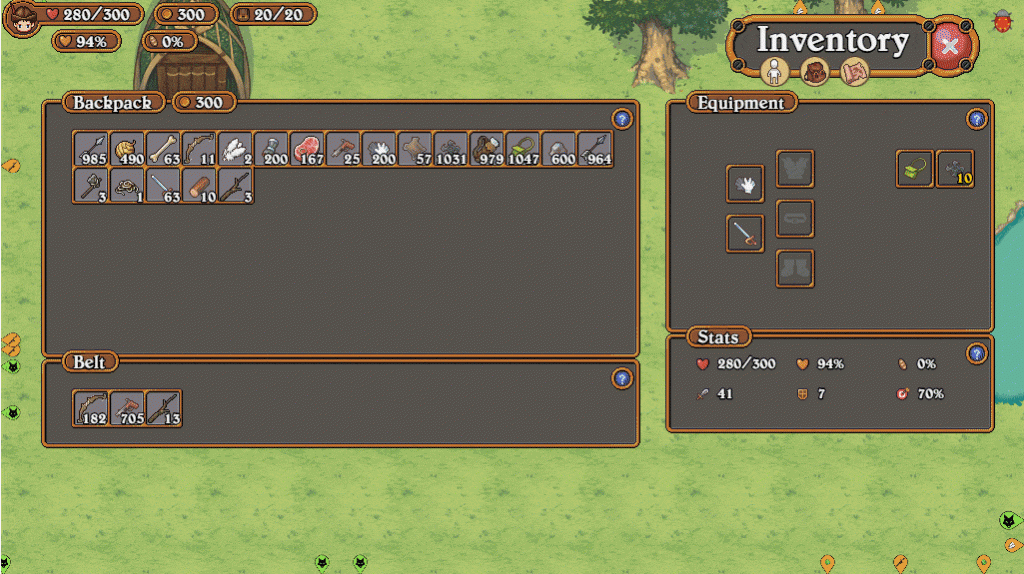This screenshot has width=1024, height=574.
Task: Choose the belt item with 705 count
Action: [127, 408]
